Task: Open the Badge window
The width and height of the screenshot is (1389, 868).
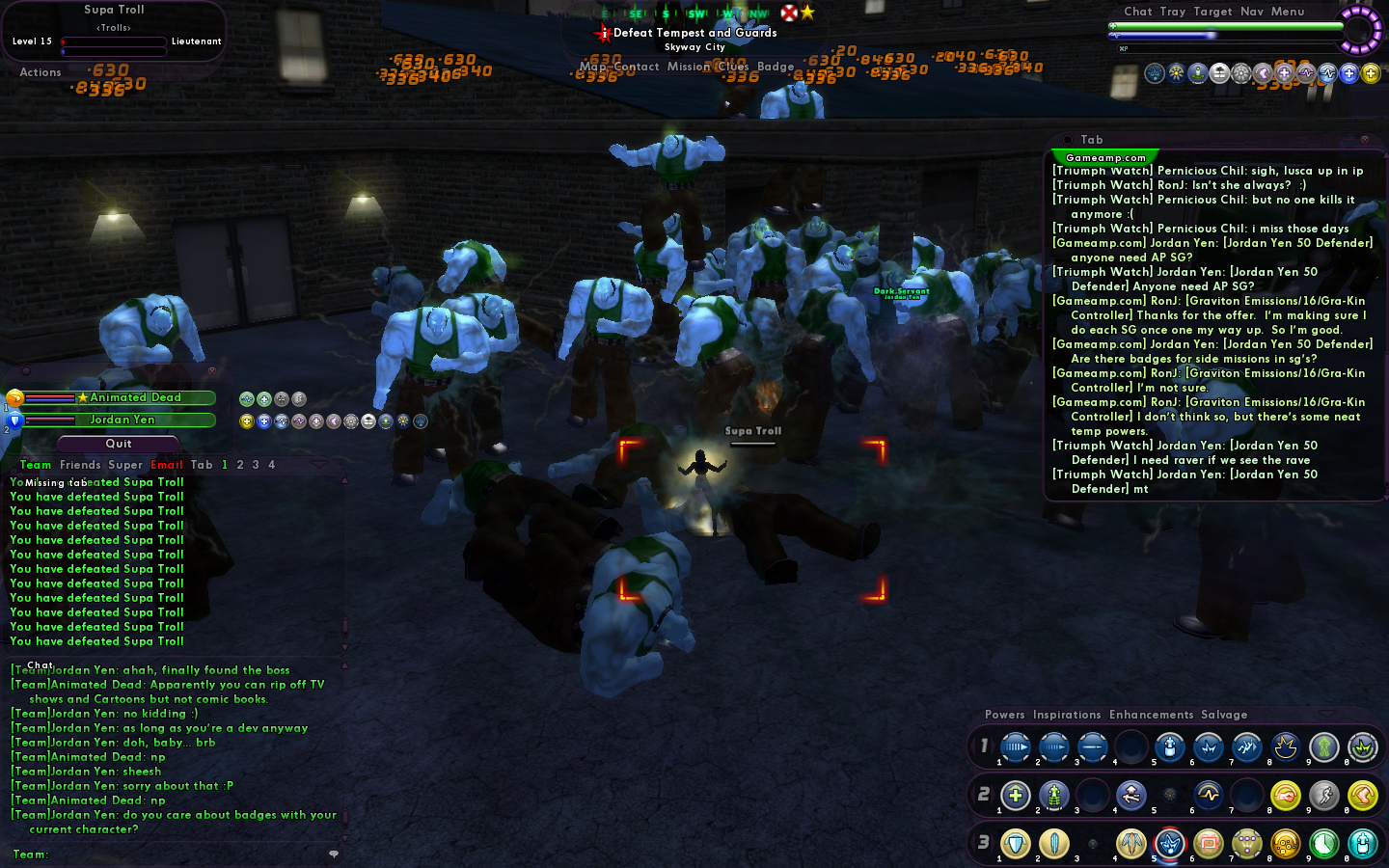Action: pos(776,67)
